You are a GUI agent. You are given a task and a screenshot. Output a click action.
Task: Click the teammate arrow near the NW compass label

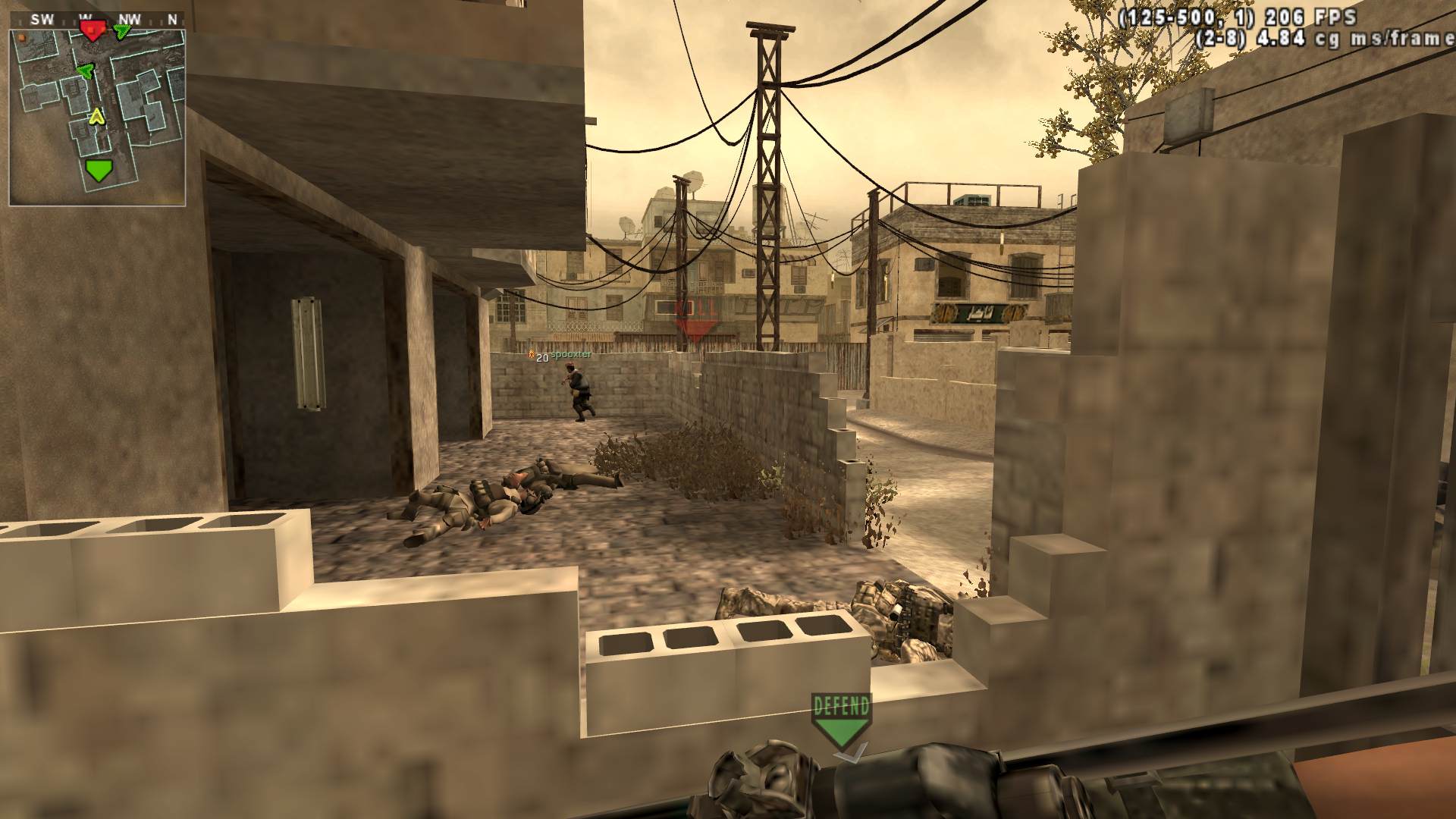tap(121, 31)
